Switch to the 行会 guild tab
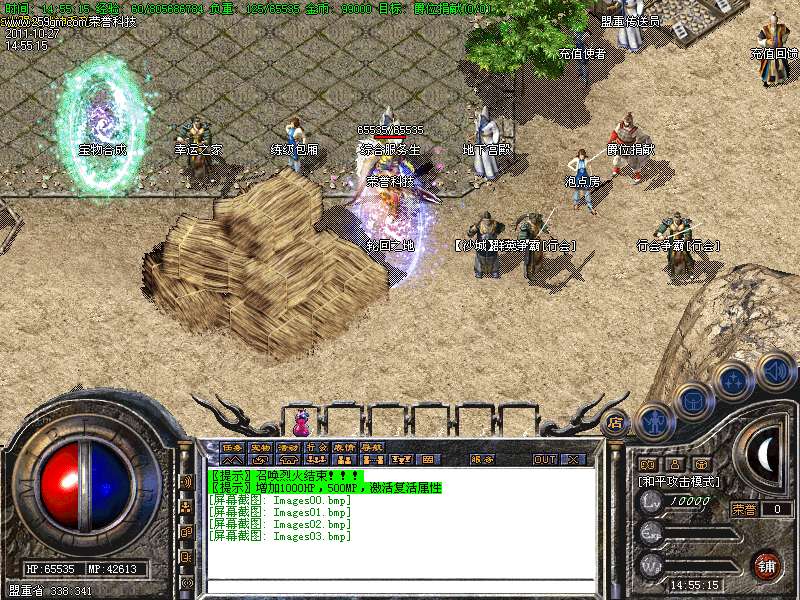 [316, 447]
